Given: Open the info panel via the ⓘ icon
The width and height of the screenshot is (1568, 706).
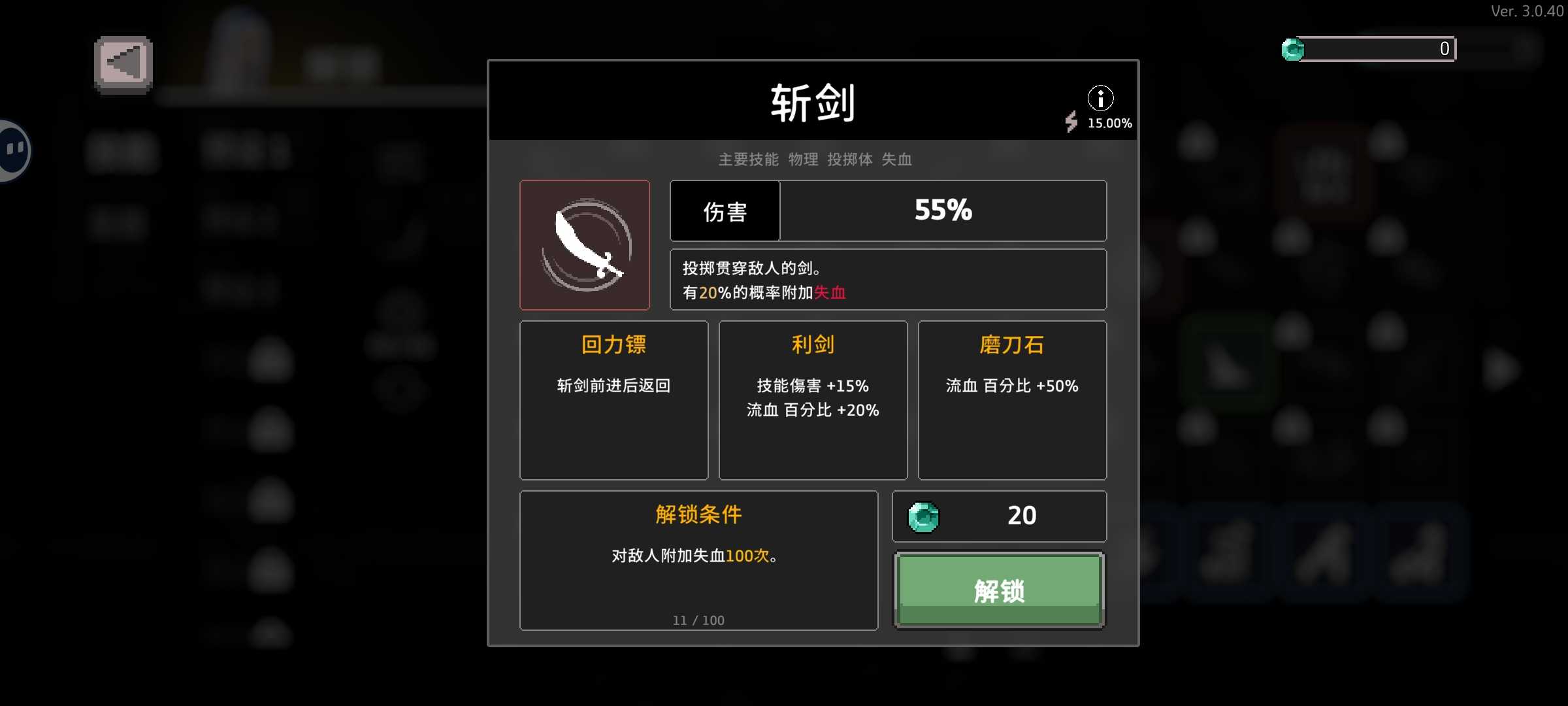Looking at the screenshot, I should (x=1102, y=98).
